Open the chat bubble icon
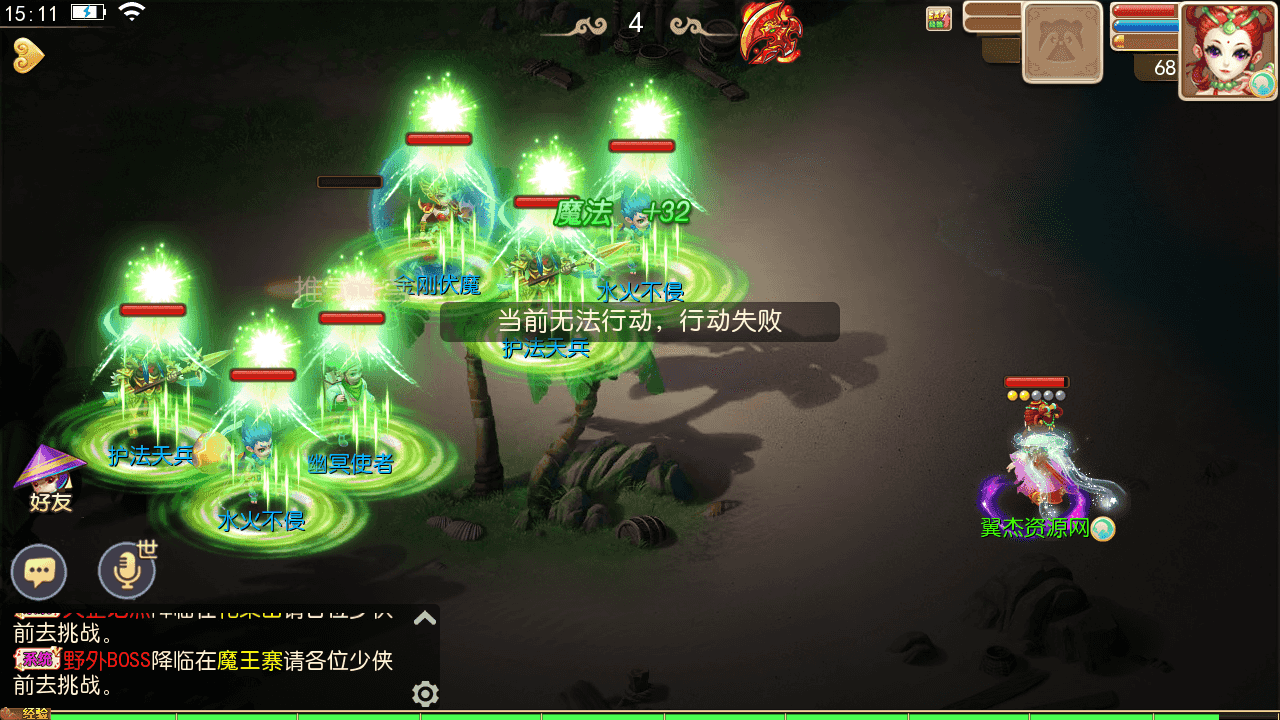1280x720 pixels. click(x=38, y=572)
